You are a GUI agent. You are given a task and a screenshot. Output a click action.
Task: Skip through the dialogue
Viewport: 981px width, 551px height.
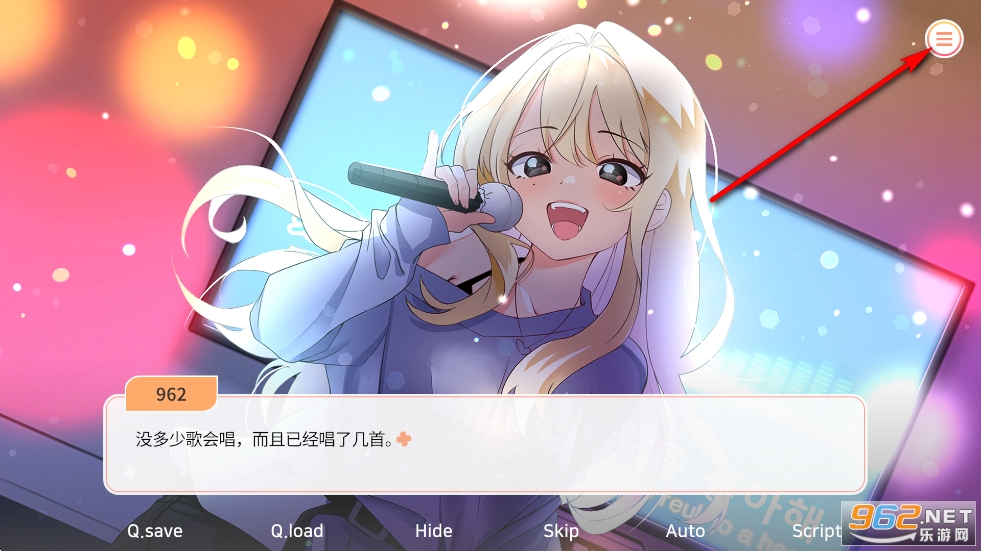click(x=561, y=531)
